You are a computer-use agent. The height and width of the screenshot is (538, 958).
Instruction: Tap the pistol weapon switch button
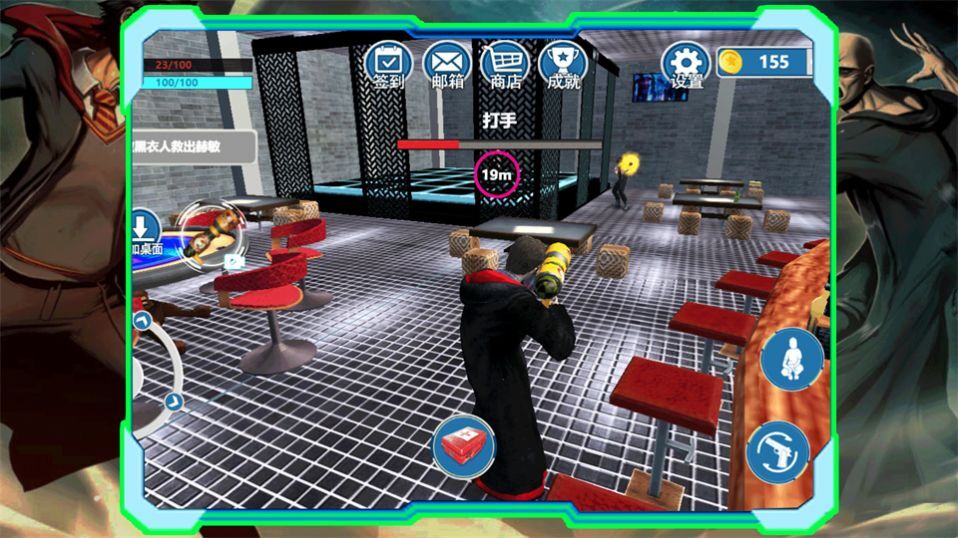coord(777,451)
